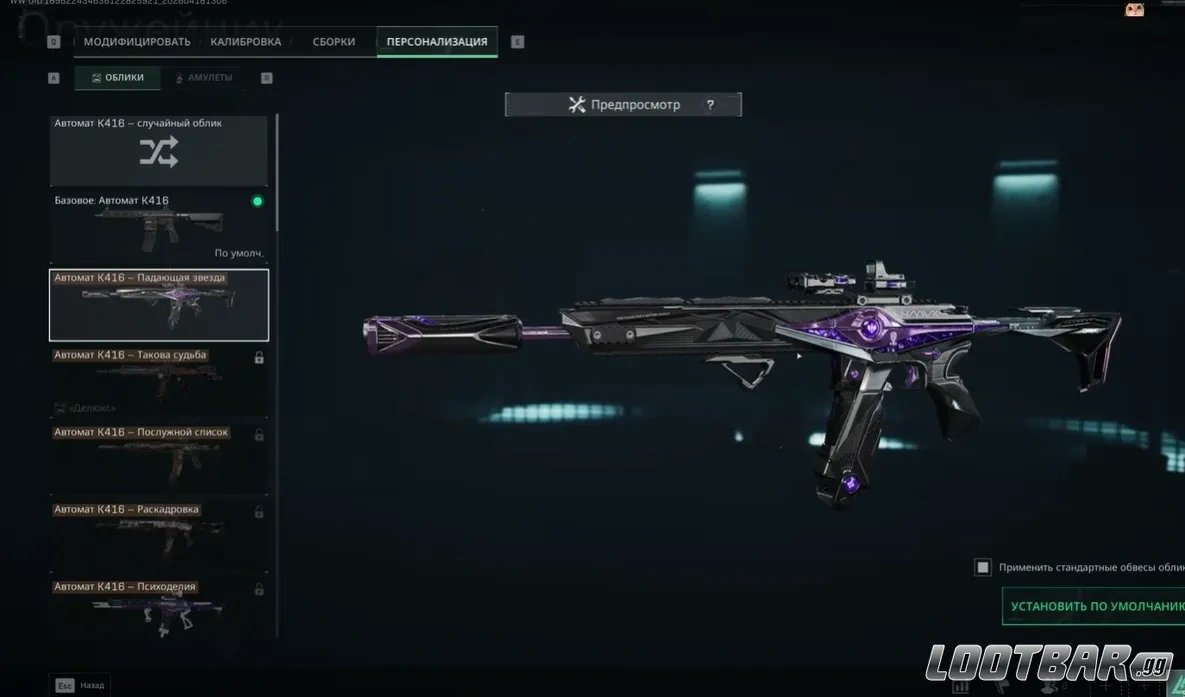This screenshot has height=697, width=1185.
Task: Pick the Падающая звезда skin
Action: pyautogui.click(x=159, y=305)
